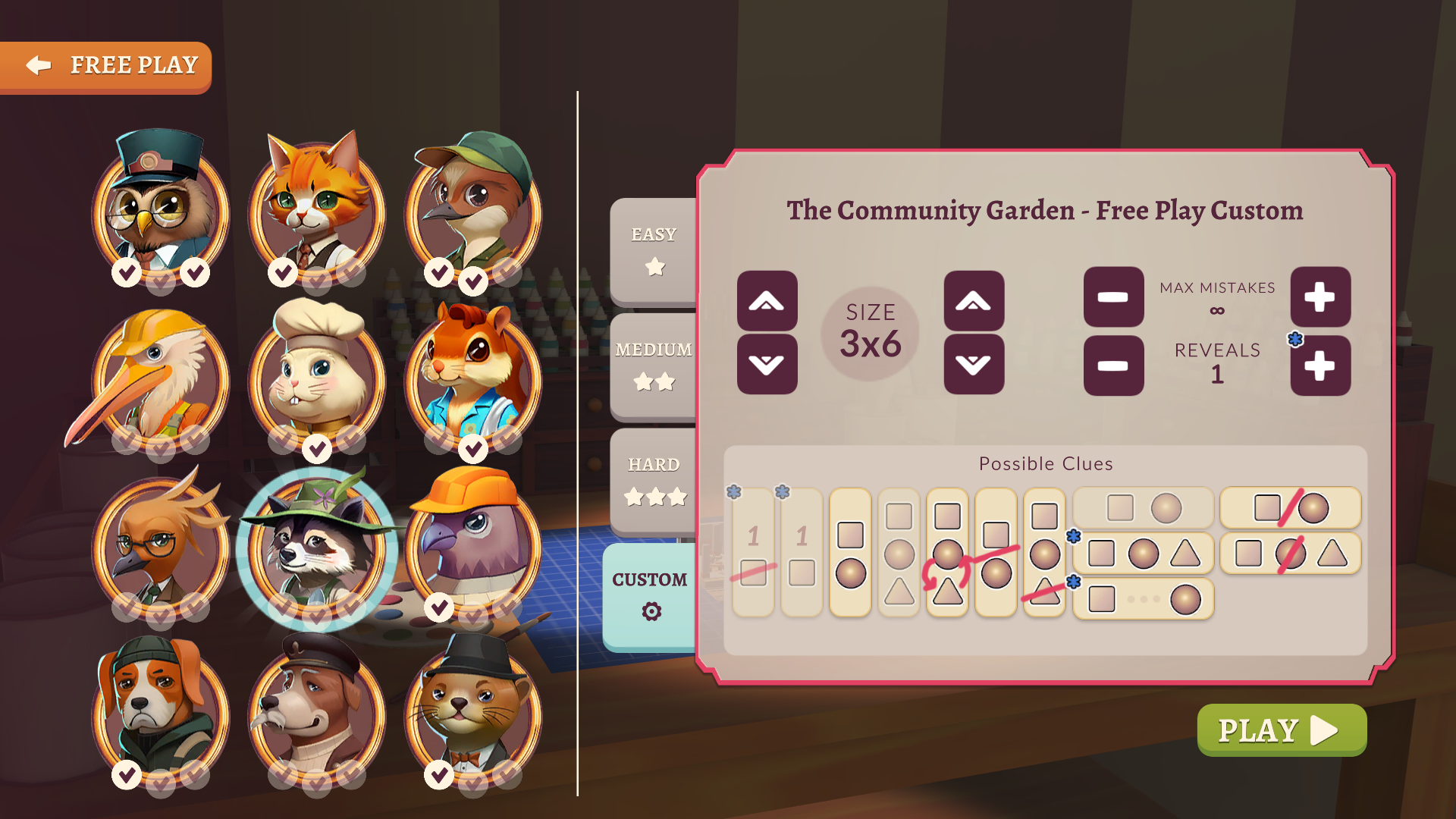The height and width of the screenshot is (819, 1456).
Task: Decrease Max Mistakes from infinity
Action: (1112, 298)
